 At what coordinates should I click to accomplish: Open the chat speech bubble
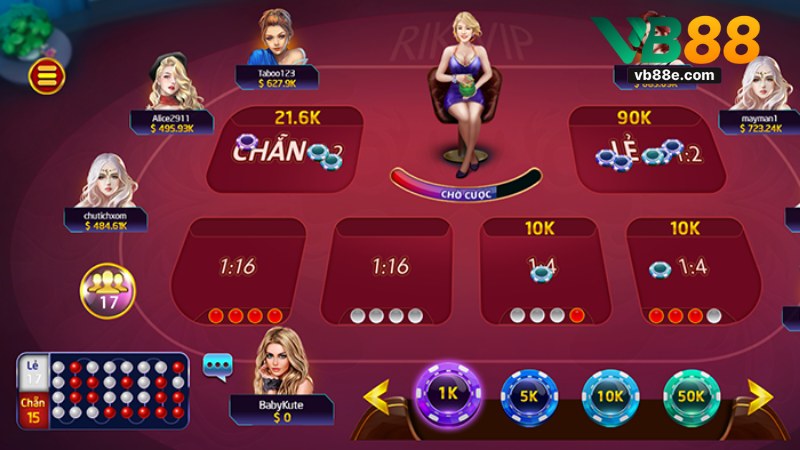coord(217,365)
